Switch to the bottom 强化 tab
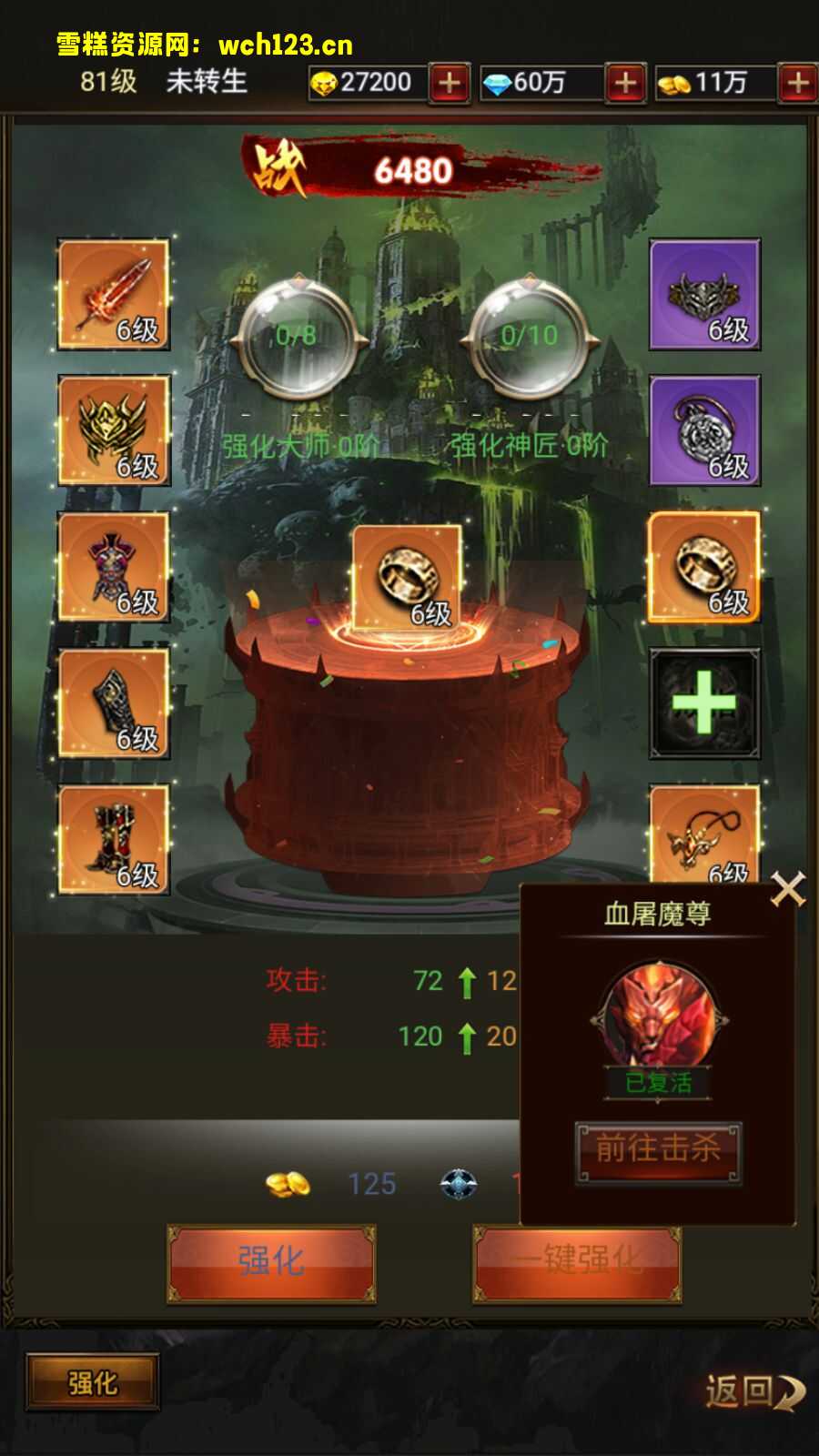Image resolution: width=819 pixels, height=1456 pixels. [x=93, y=1383]
